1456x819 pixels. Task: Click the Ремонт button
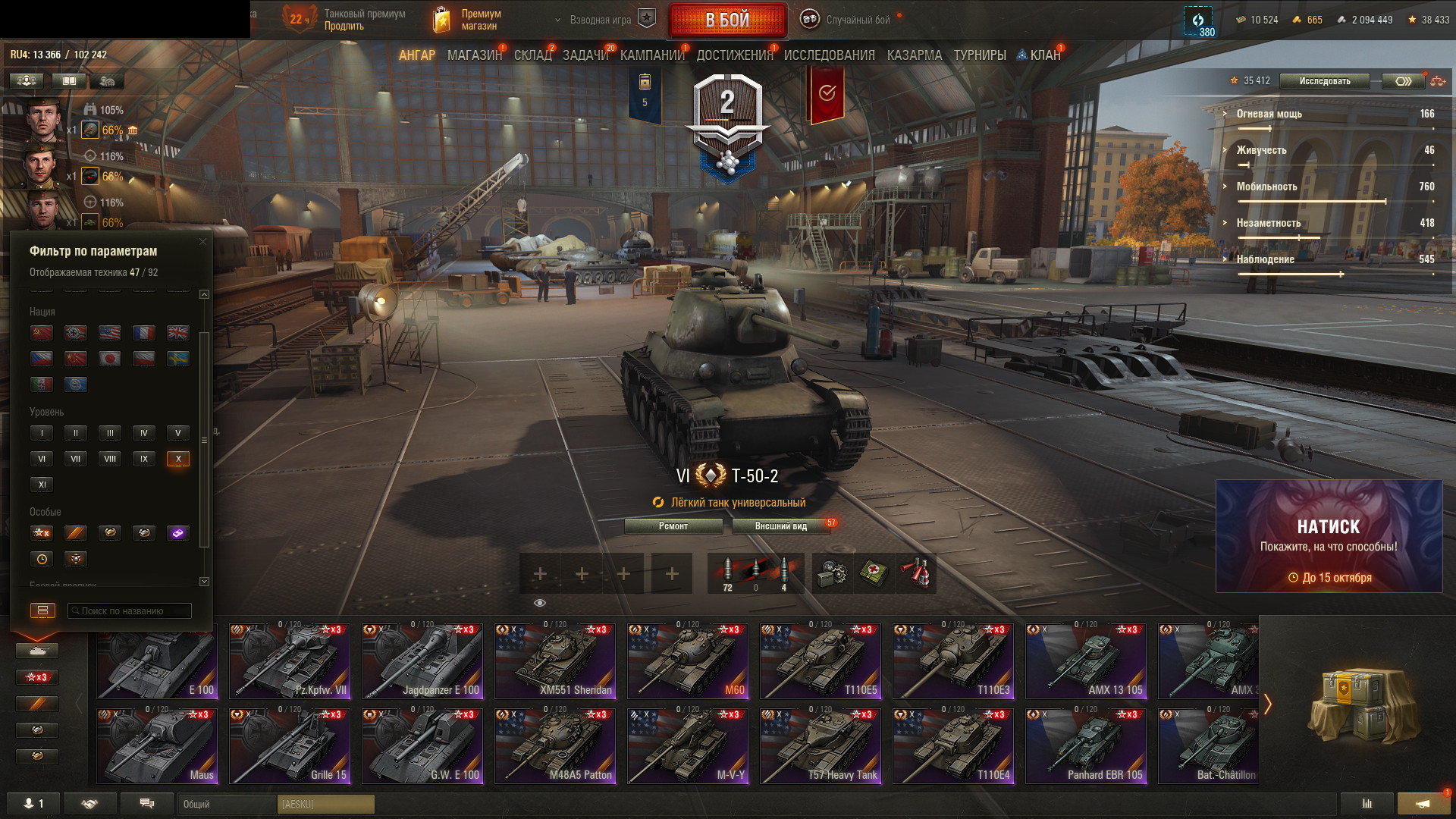pyautogui.click(x=673, y=526)
